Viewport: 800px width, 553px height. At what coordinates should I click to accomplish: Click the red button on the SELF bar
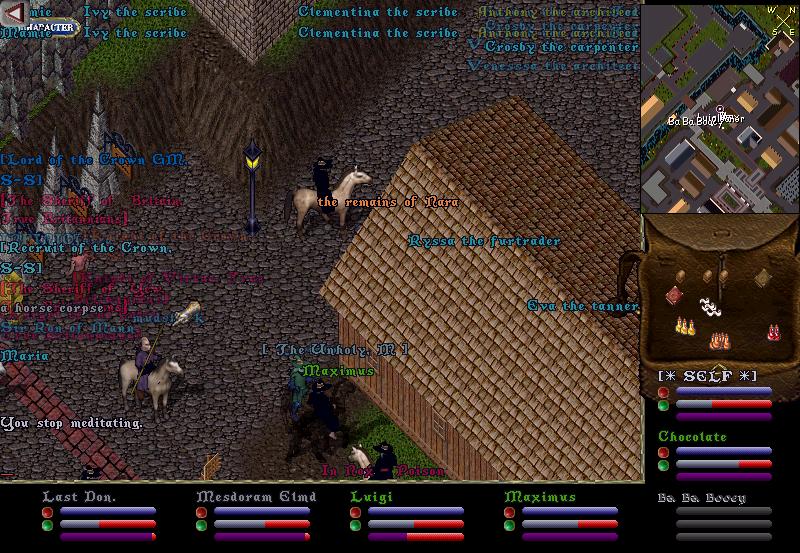(x=663, y=392)
